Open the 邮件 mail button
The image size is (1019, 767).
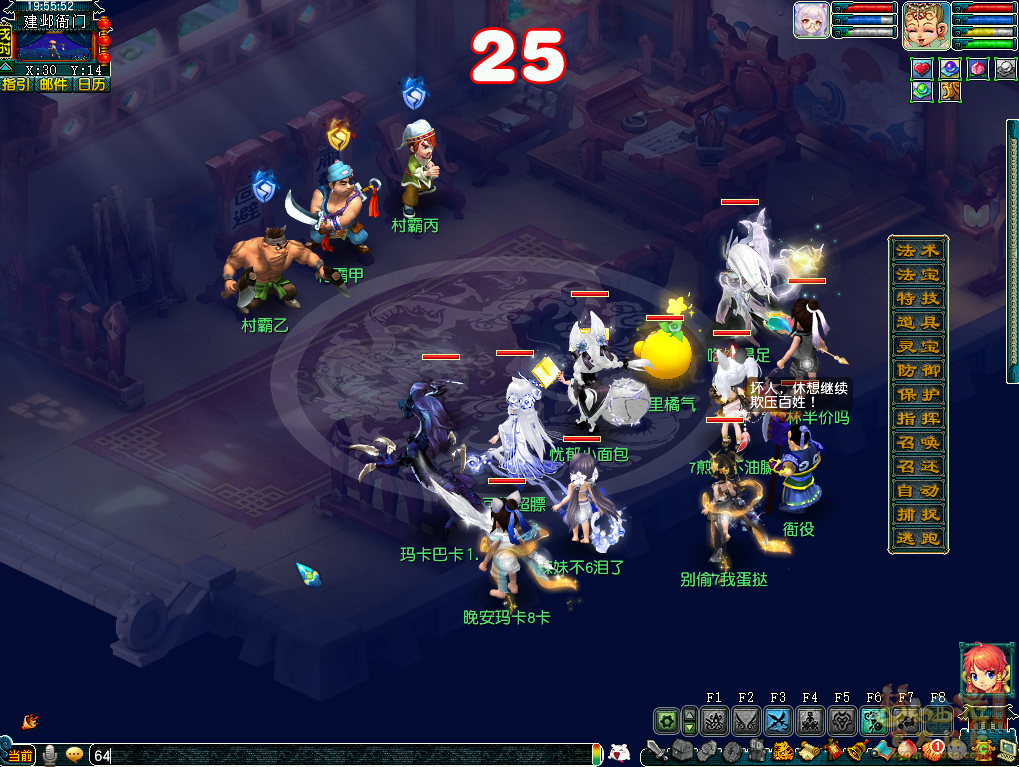click(53, 84)
